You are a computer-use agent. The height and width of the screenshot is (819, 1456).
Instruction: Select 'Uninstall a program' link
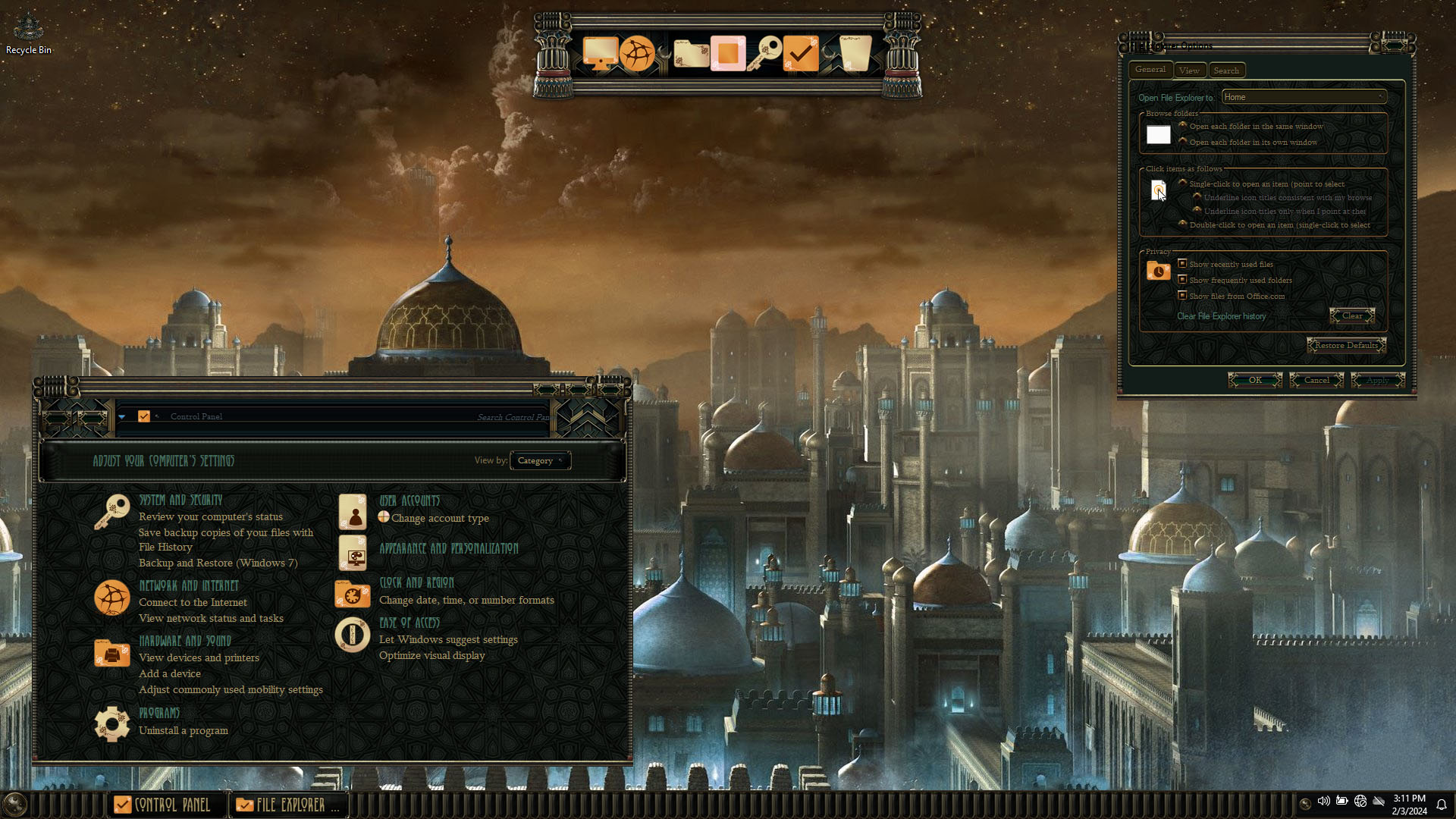pyautogui.click(x=184, y=730)
